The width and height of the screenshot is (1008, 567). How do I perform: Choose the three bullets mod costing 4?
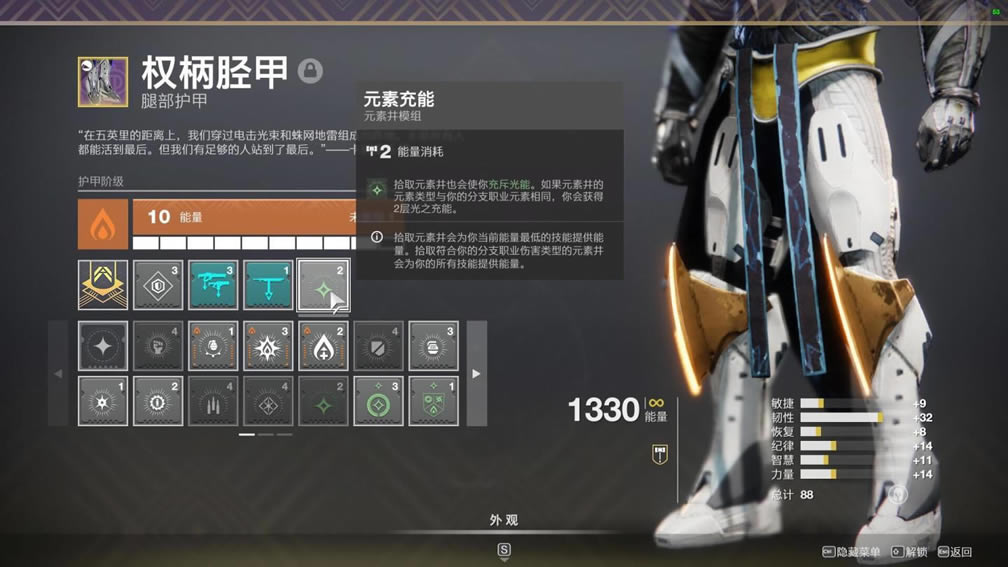coord(213,401)
